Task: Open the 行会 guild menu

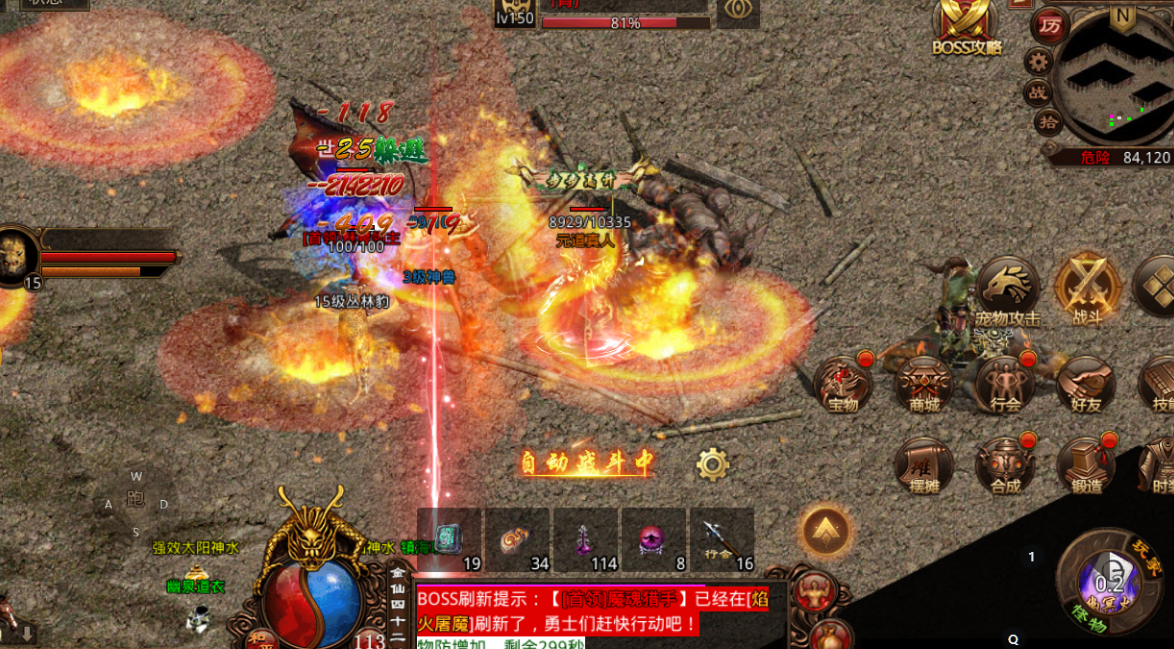Action: [x=1005, y=384]
